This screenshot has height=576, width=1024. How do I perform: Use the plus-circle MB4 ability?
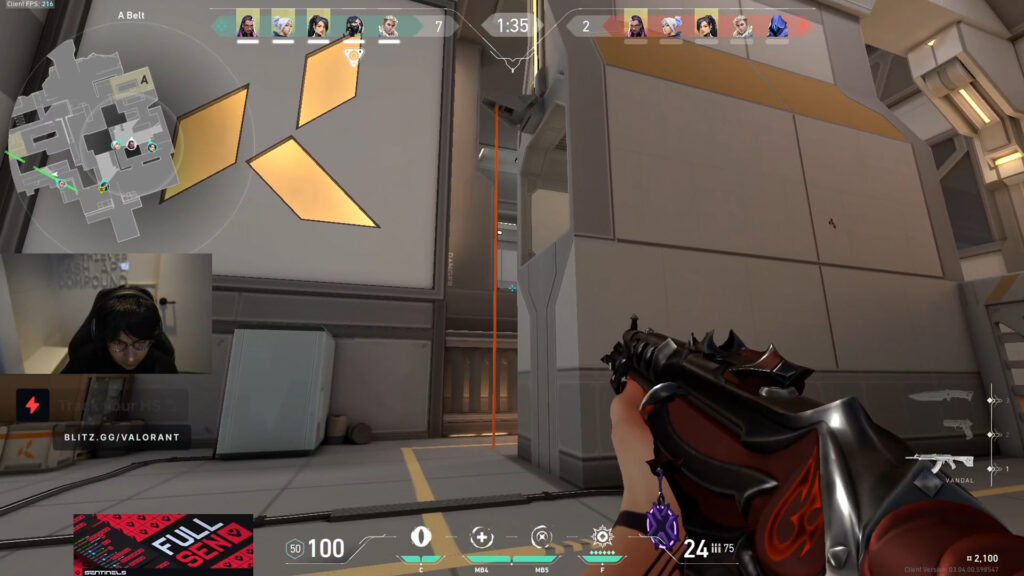point(481,537)
